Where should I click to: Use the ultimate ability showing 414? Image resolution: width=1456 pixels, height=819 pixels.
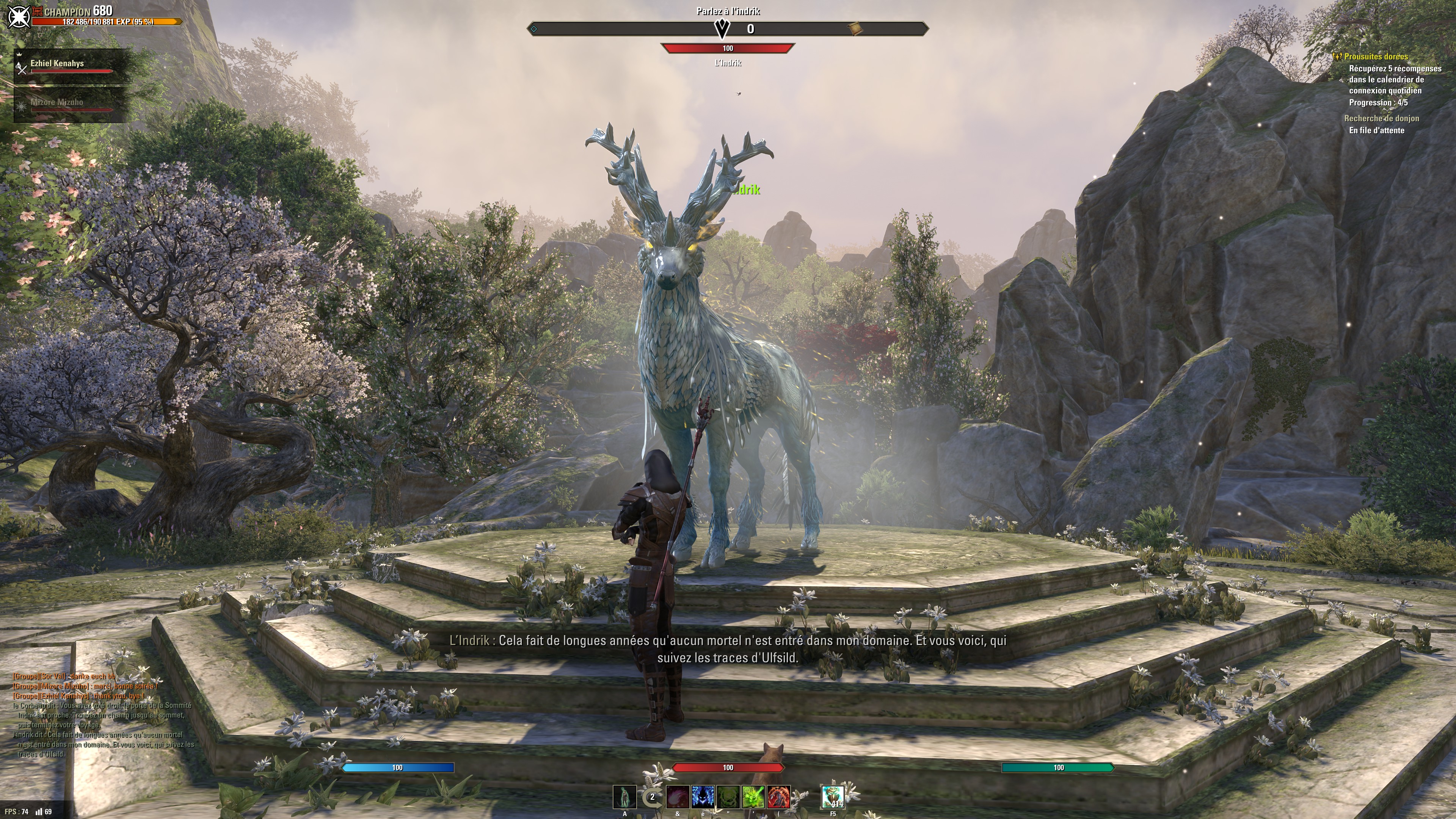point(833,797)
